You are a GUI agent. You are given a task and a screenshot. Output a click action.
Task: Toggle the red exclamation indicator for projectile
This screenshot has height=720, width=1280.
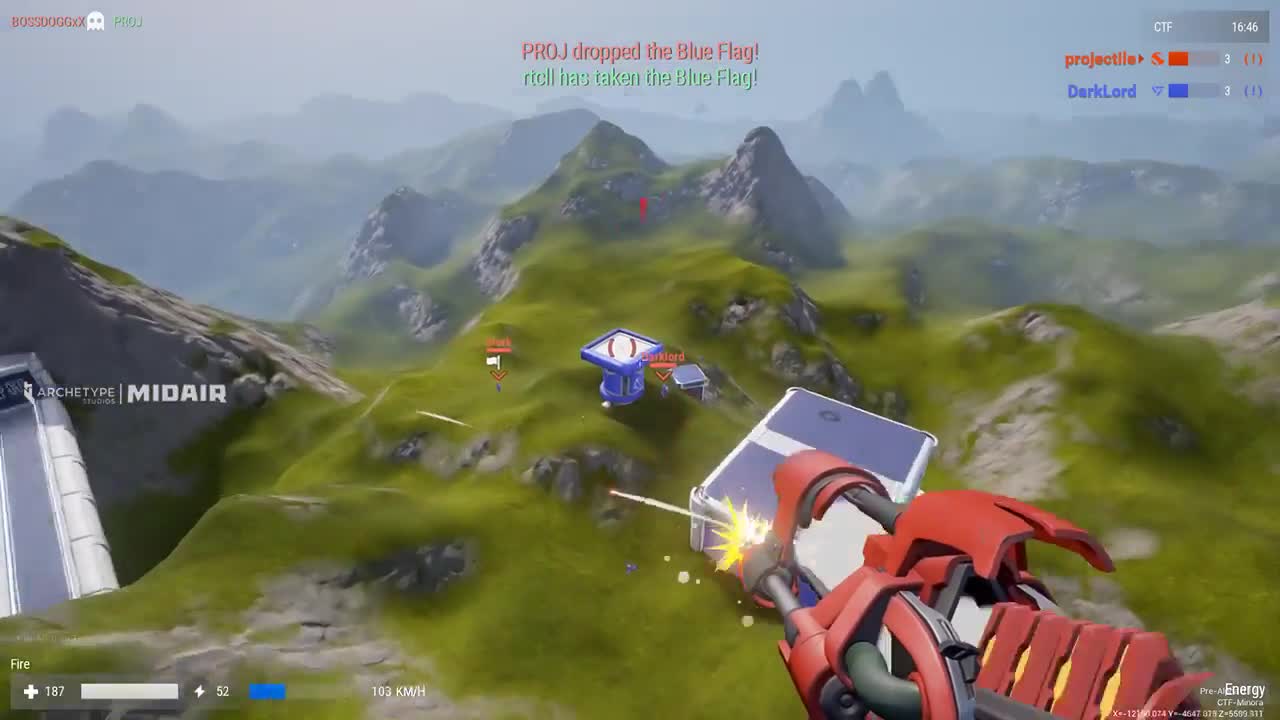(x=1251, y=58)
